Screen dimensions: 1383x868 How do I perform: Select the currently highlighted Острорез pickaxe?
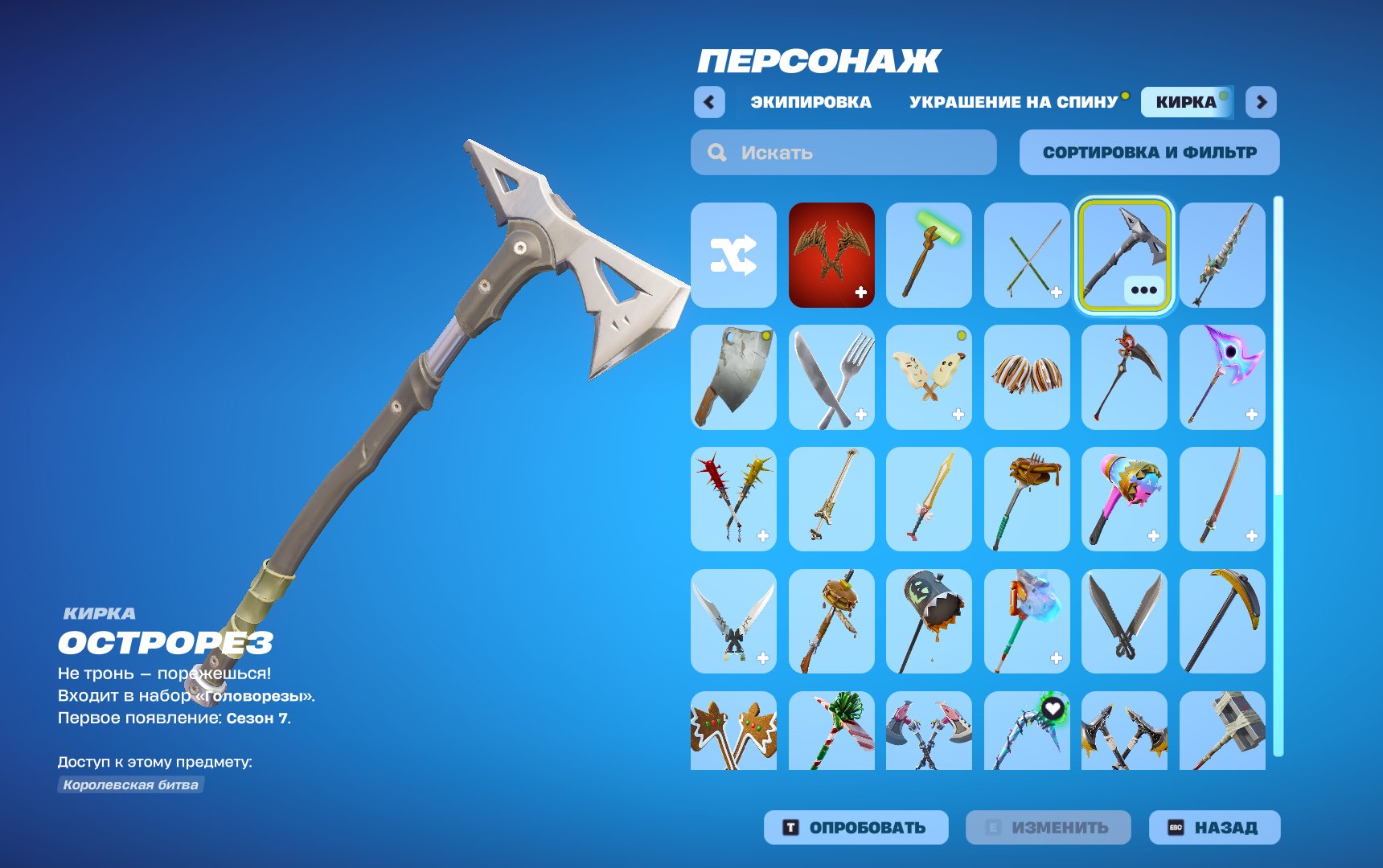(x=1124, y=256)
